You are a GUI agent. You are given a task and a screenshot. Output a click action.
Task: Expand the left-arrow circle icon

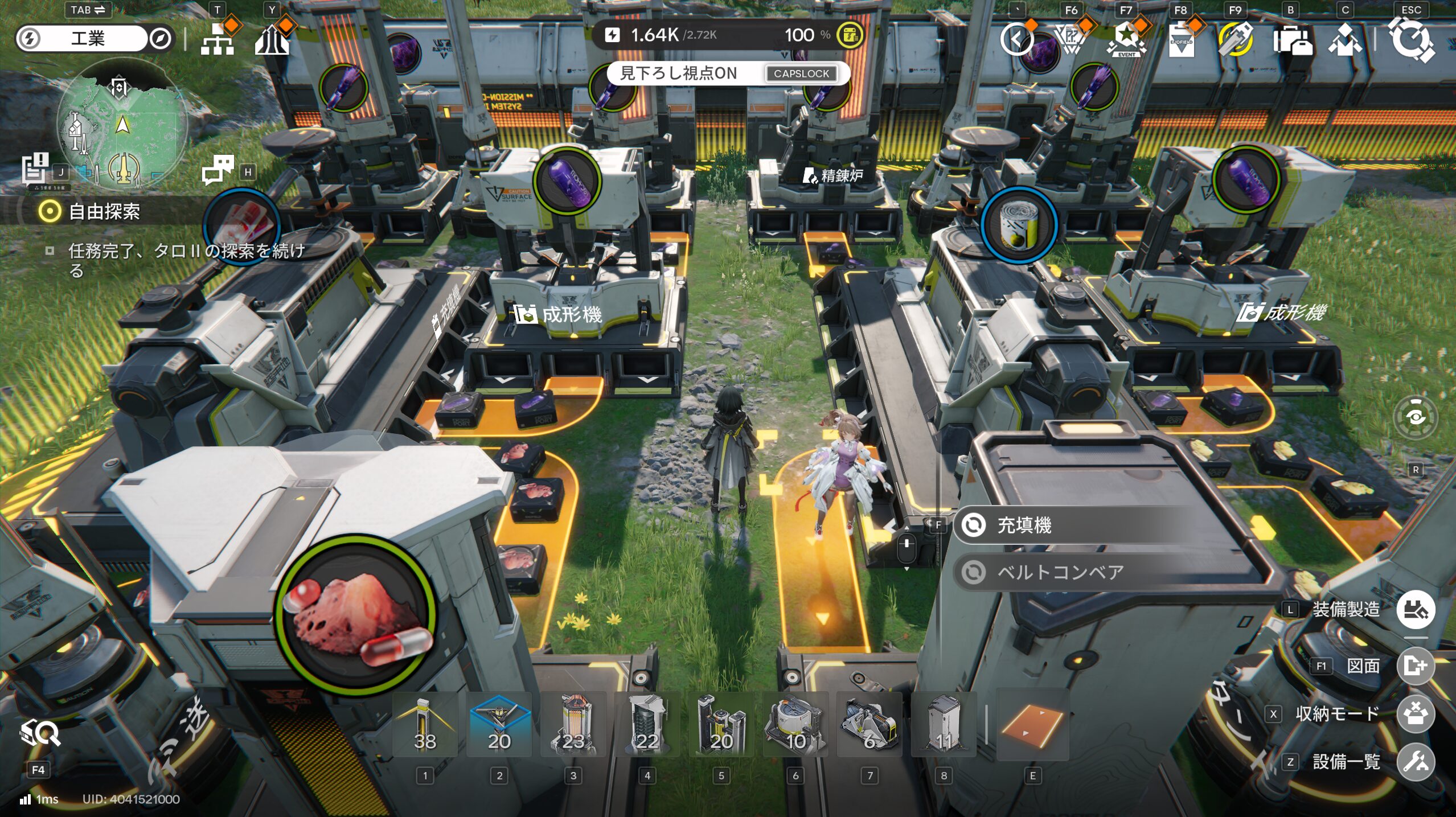click(x=1017, y=40)
